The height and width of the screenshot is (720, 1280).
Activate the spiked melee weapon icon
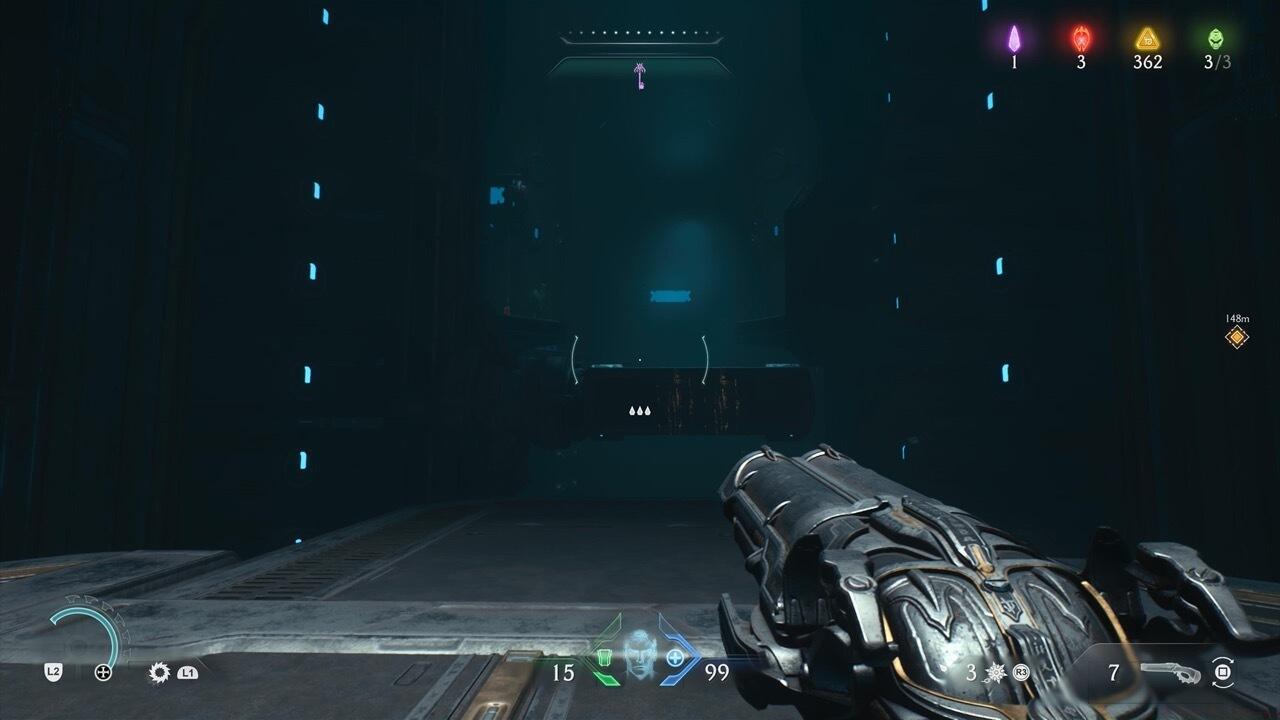995,673
